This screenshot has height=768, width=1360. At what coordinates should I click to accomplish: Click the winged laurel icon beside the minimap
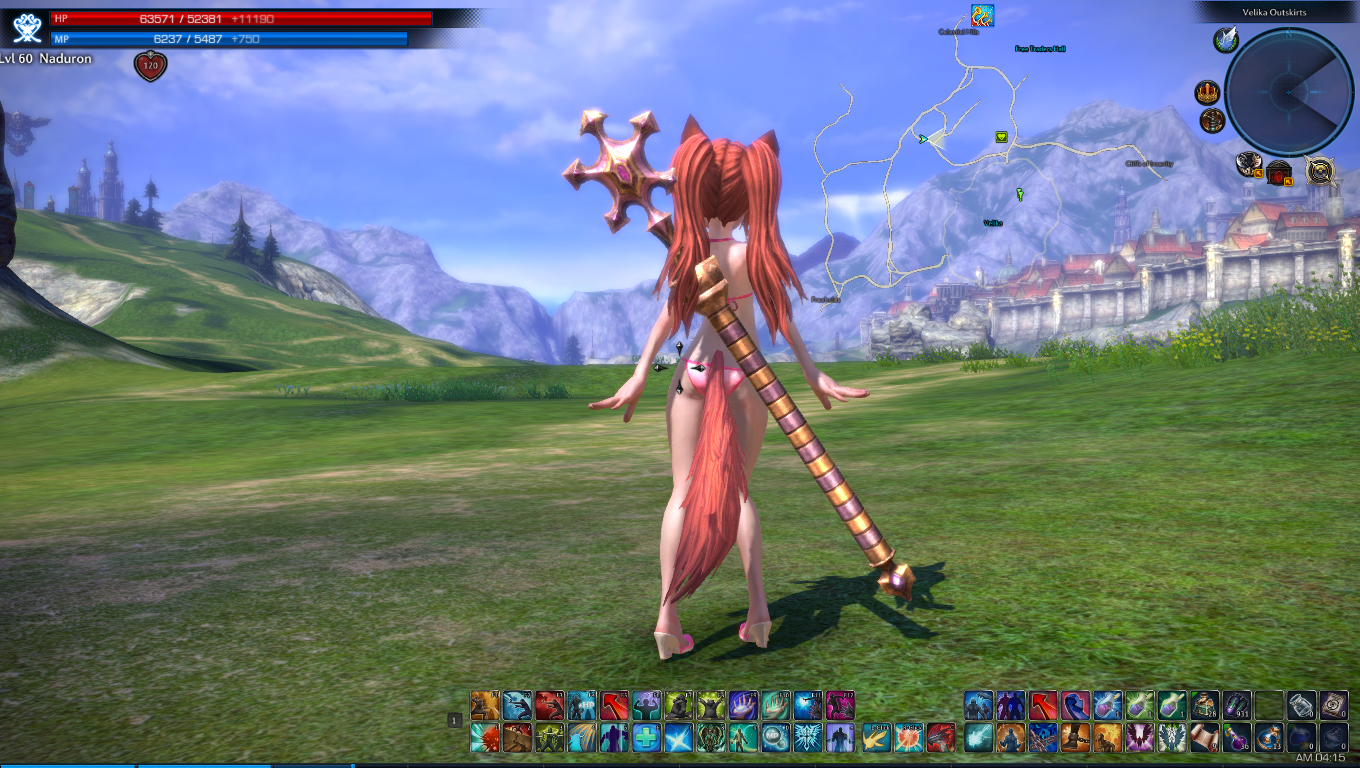tap(1226, 40)
